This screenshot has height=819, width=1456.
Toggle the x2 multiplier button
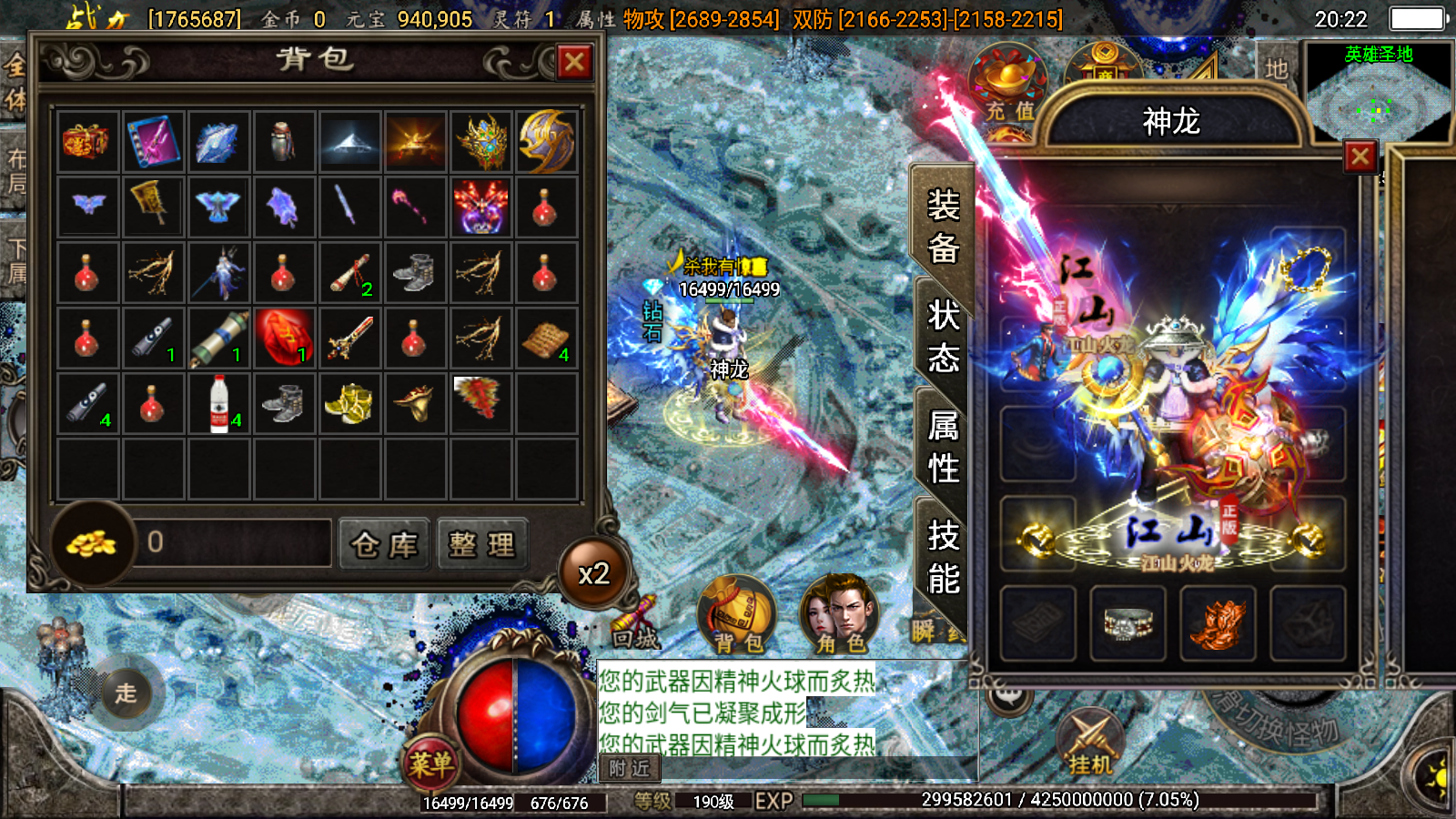pos(594,573)
